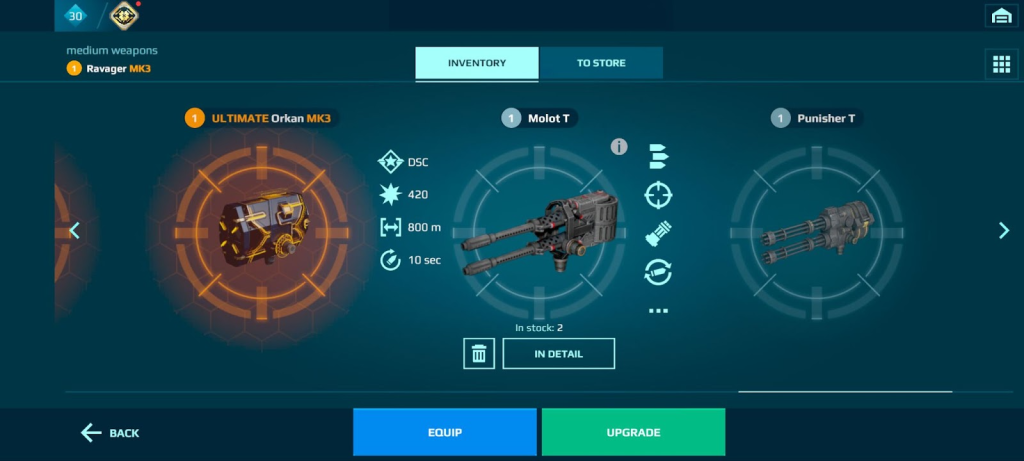Open the grid view layout button

(1001, 64)
